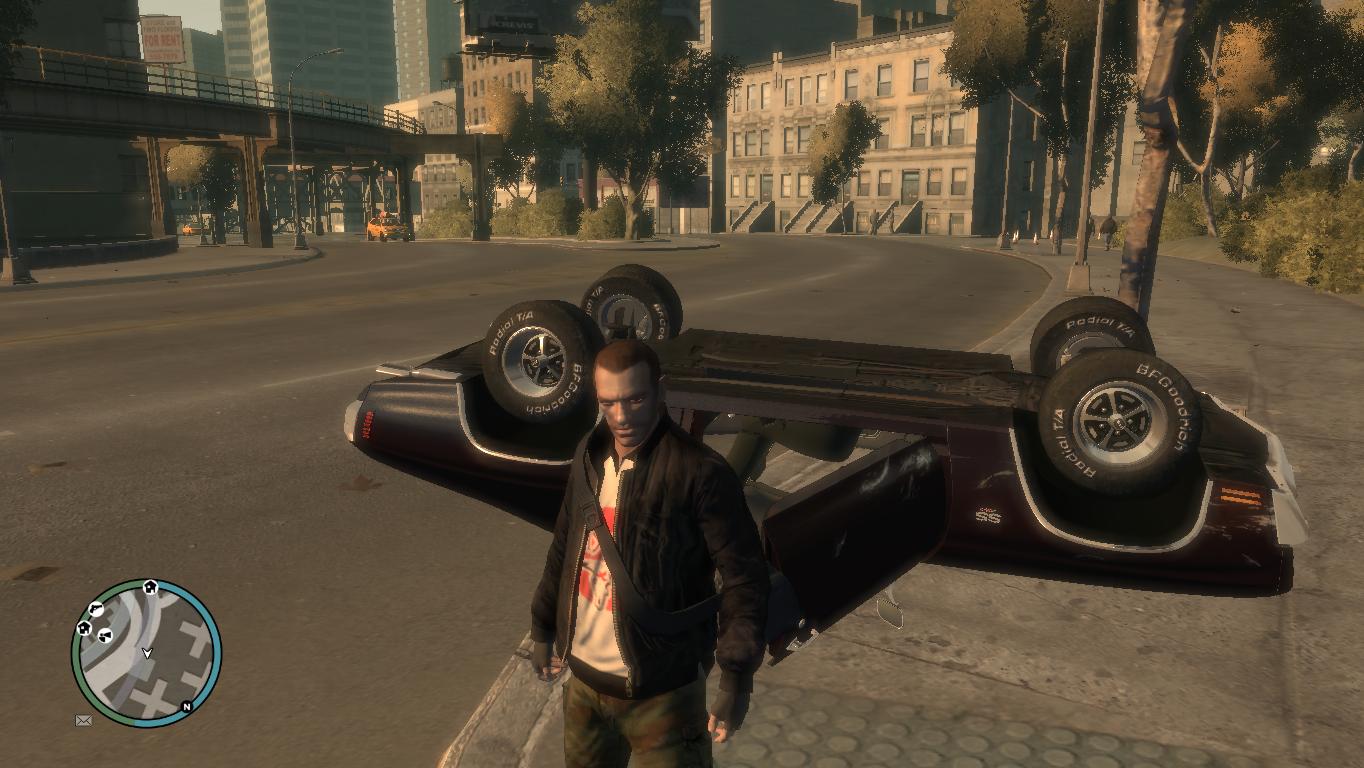
Task: Click the house blip beside the pistol blip
Action: [84, 628]
